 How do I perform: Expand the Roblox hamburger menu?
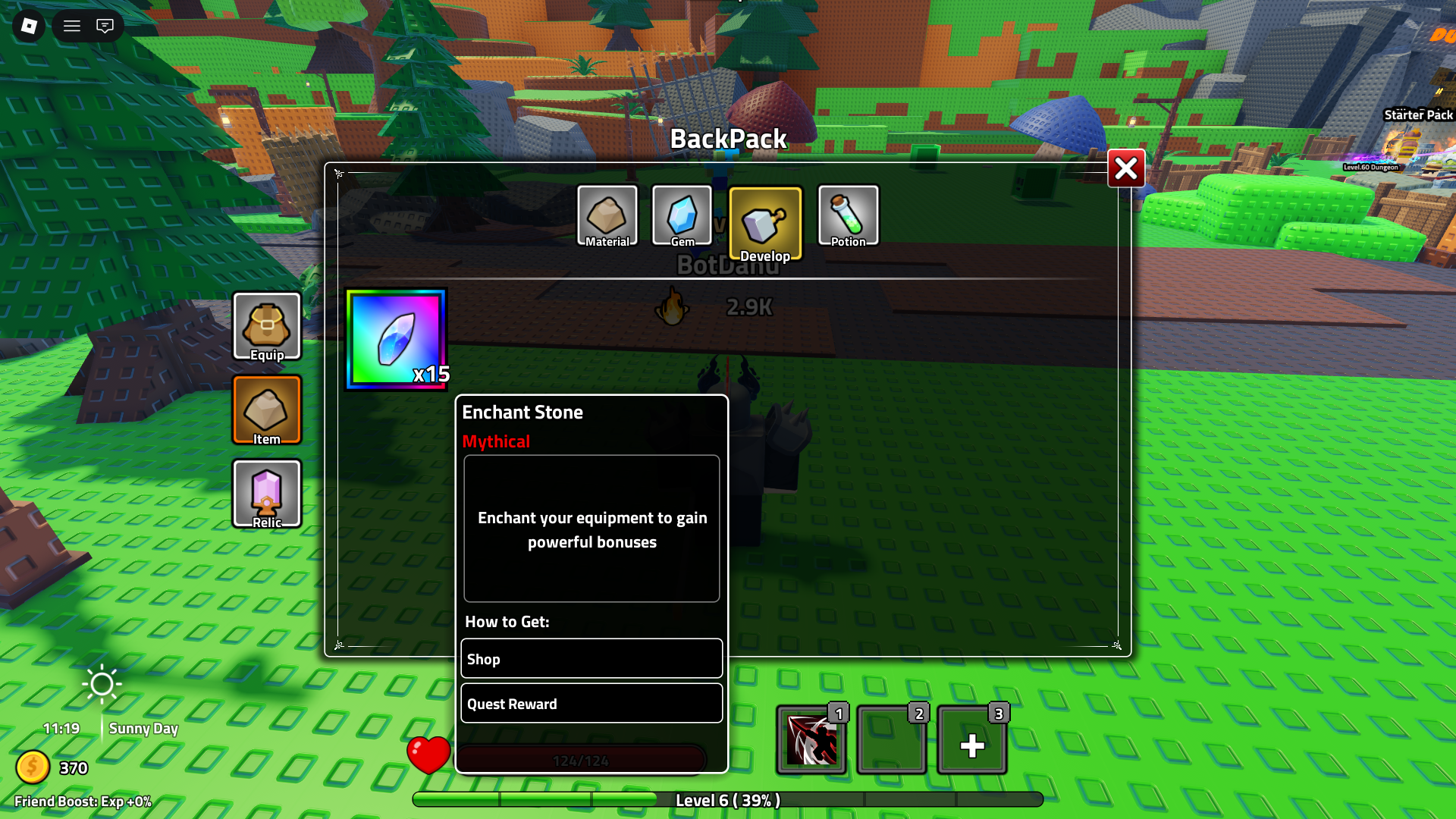pyautogui.click(x=71, y=26)
